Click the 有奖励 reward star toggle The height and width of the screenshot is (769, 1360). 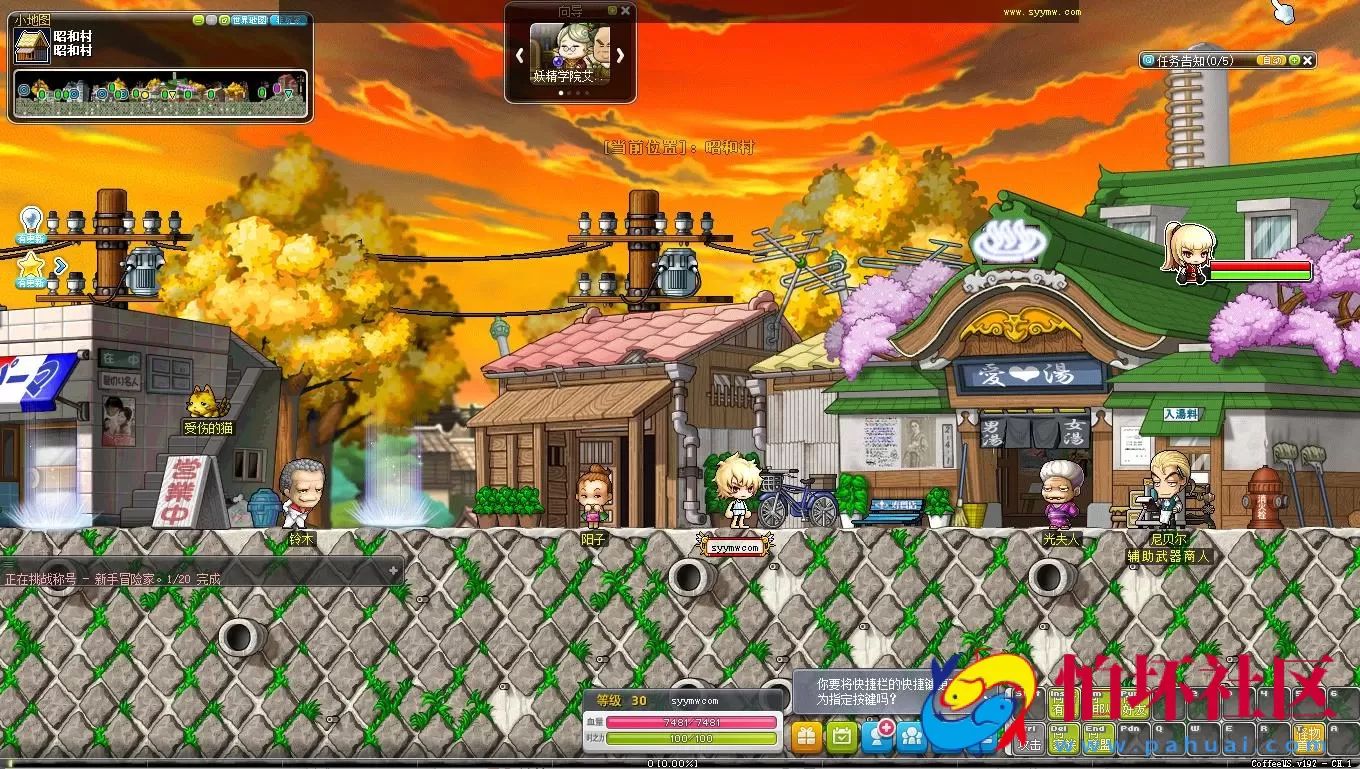click(x=30, y=266)
